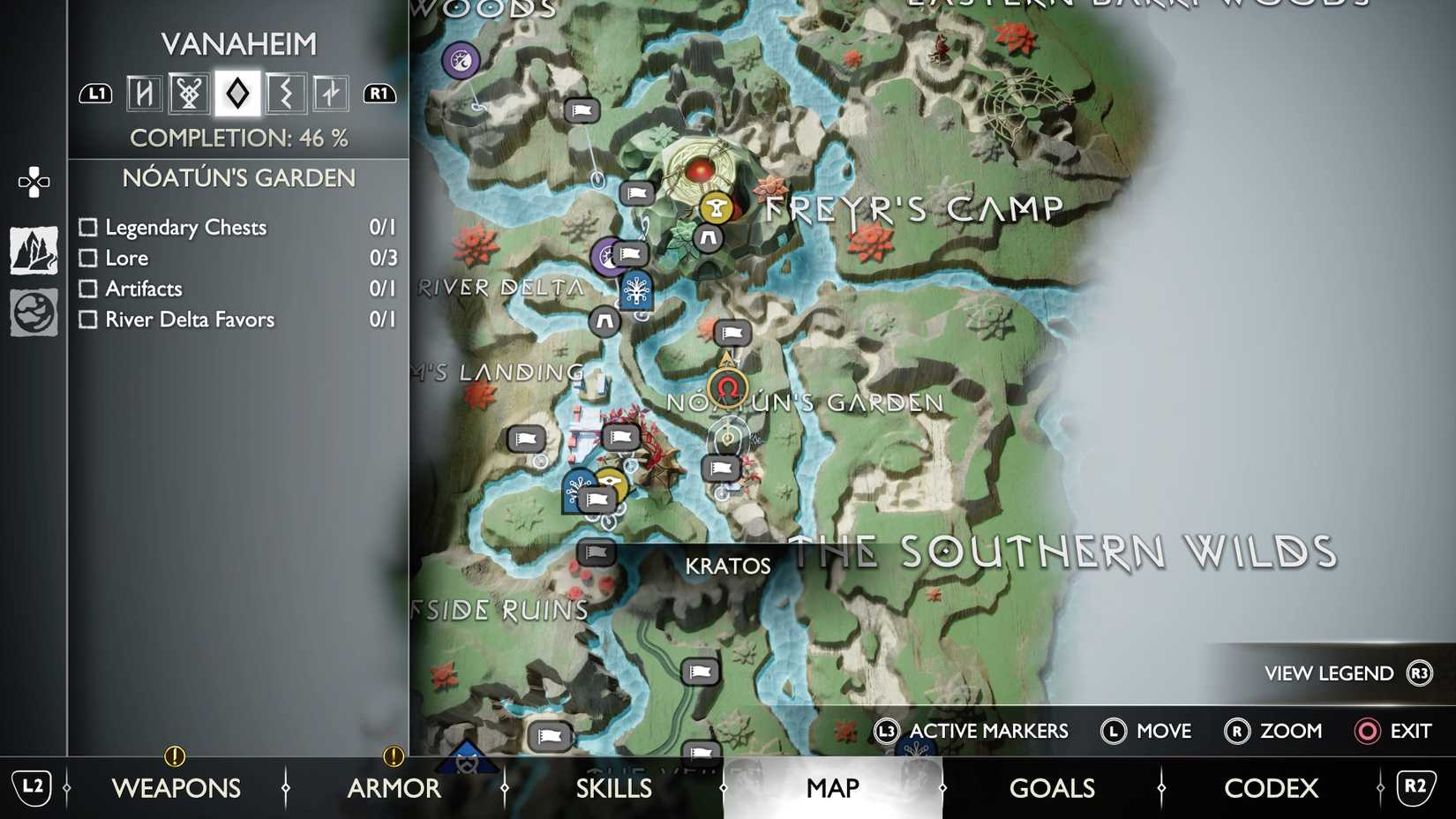Select the yellow shop anvil icon at Freyr's Camp

click(716, 209)
